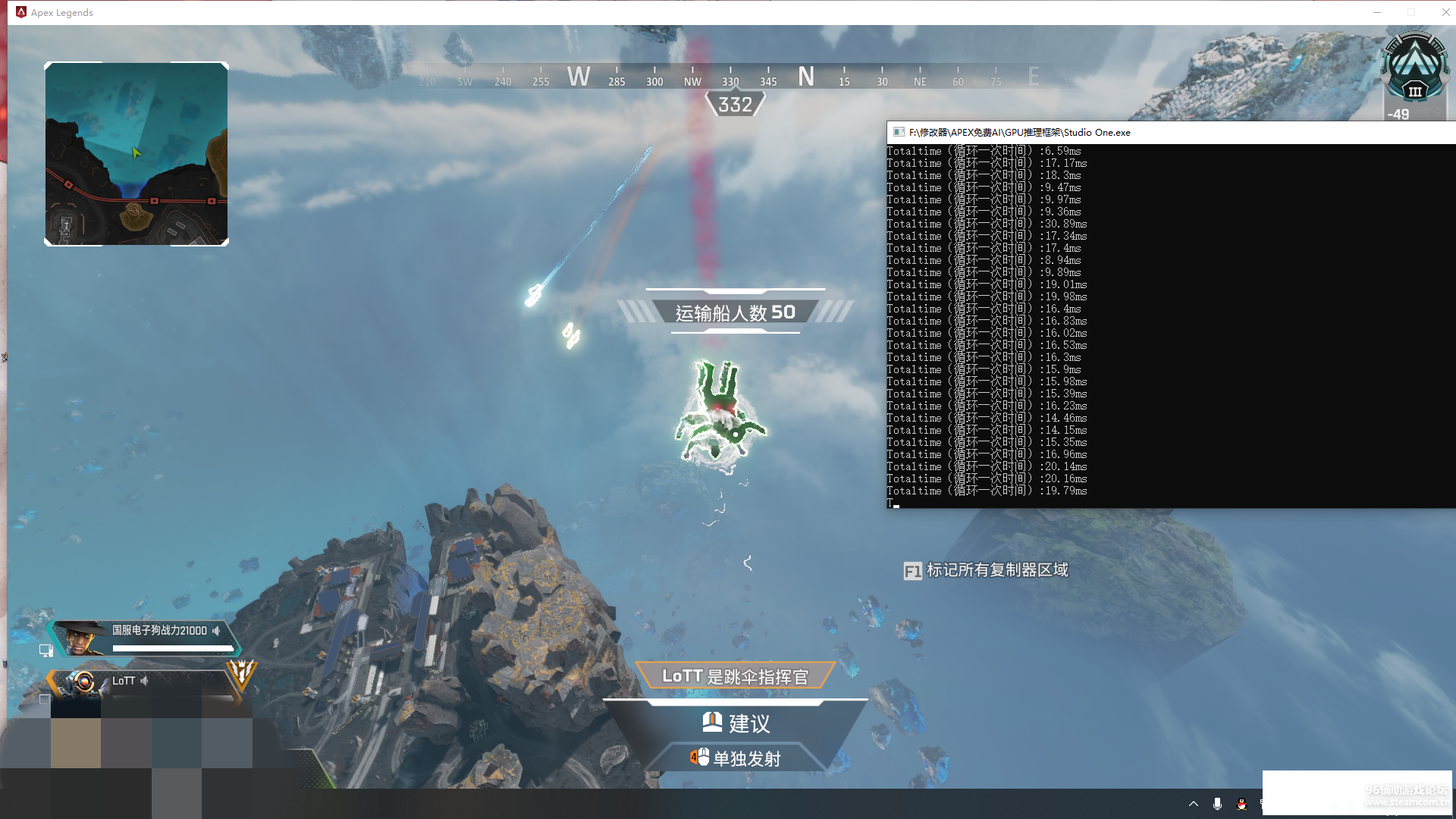Open the ranked badge icon
The image size is (1456, 819).
coord(1414,74)
